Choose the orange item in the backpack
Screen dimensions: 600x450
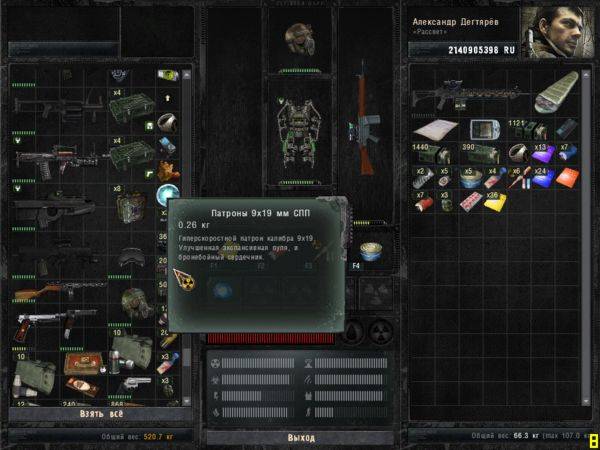566,178
